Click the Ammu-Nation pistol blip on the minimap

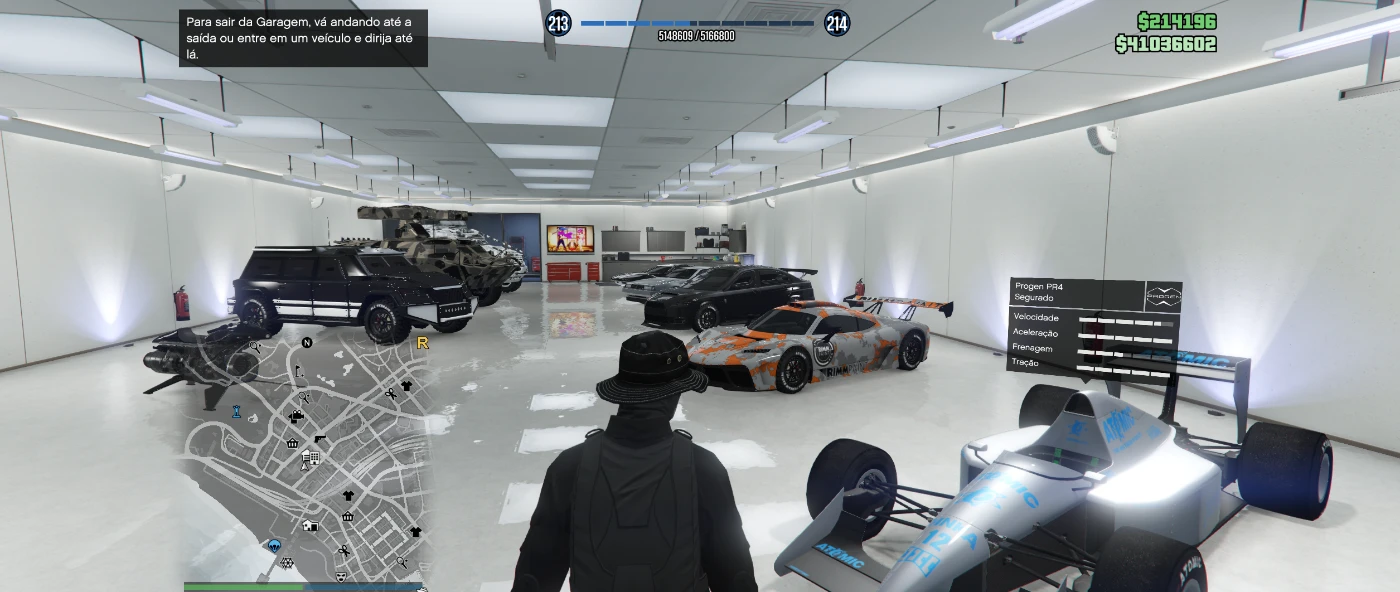(x=319, y=438)
